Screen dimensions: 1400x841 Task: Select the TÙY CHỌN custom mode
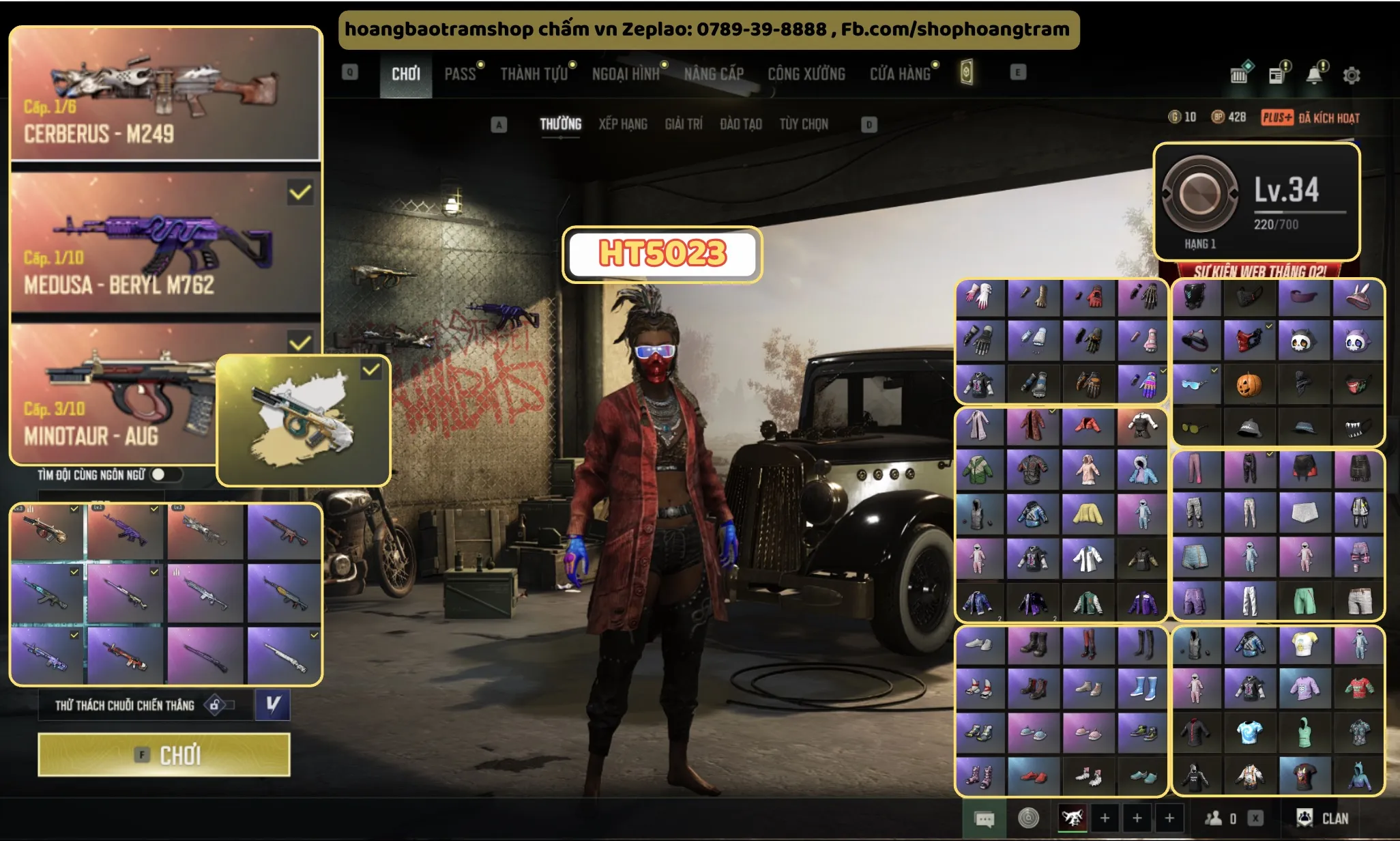point(803,124)
